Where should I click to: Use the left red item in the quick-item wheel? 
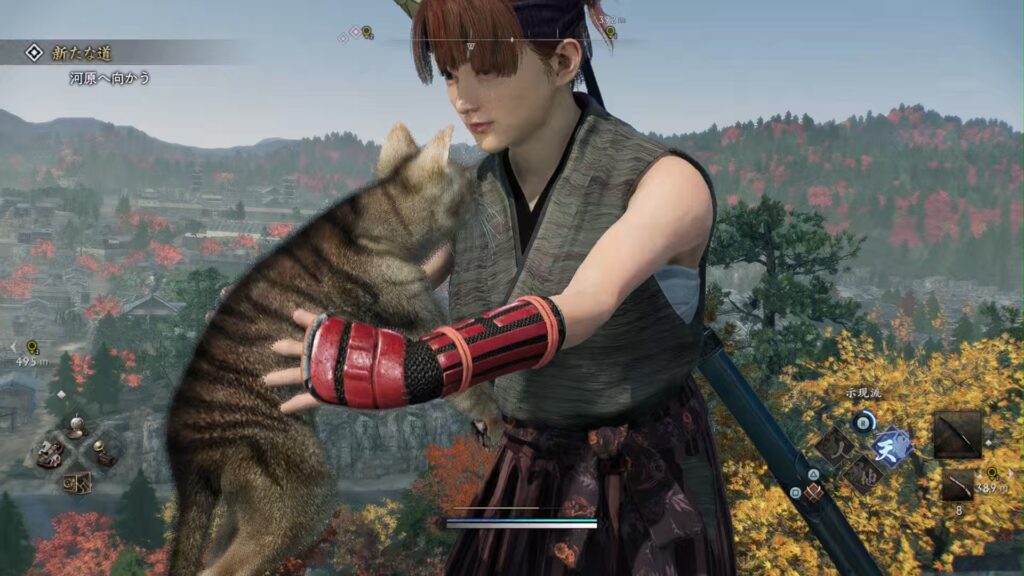(x=50, y=453)
